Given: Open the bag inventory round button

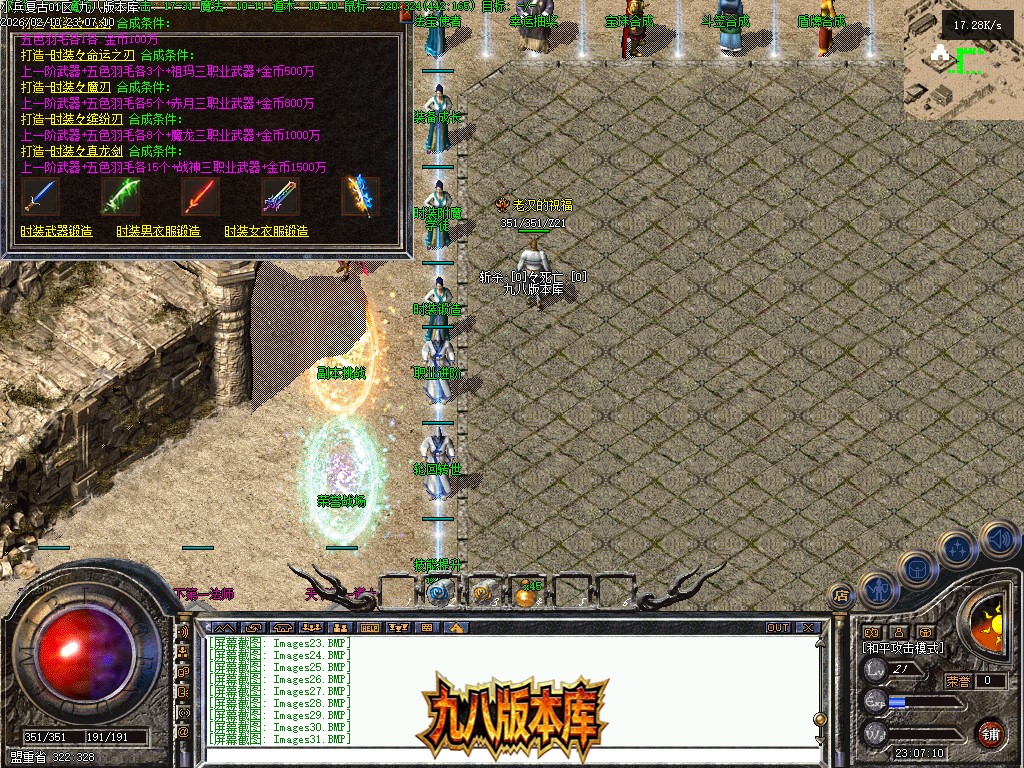Looking at the screenshot, I should coord(916,568).
